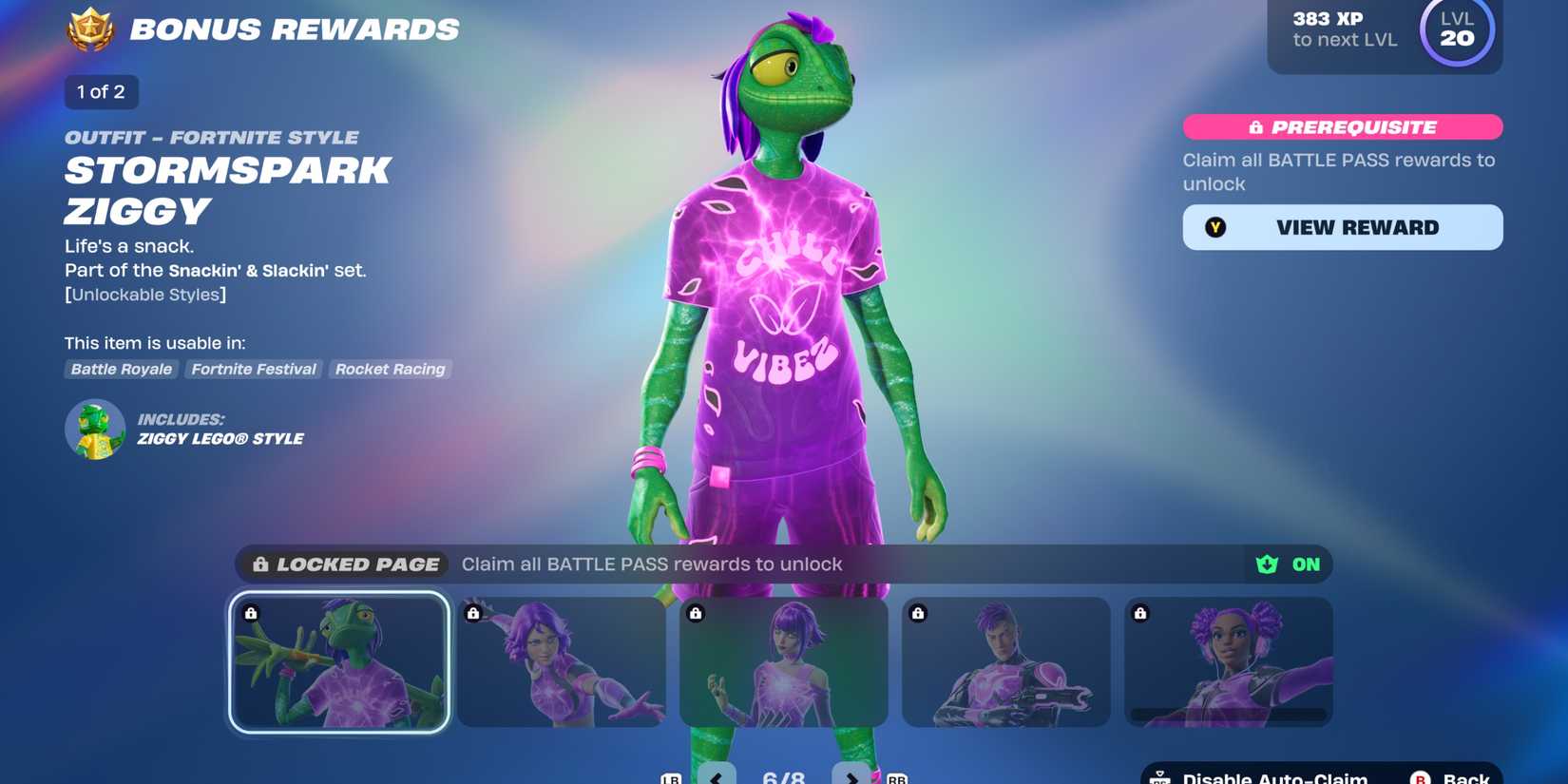Click the padlock icon in the Prerequisite banner
Viewport: 1568px width, 784px height.
tap(1256, 126)
